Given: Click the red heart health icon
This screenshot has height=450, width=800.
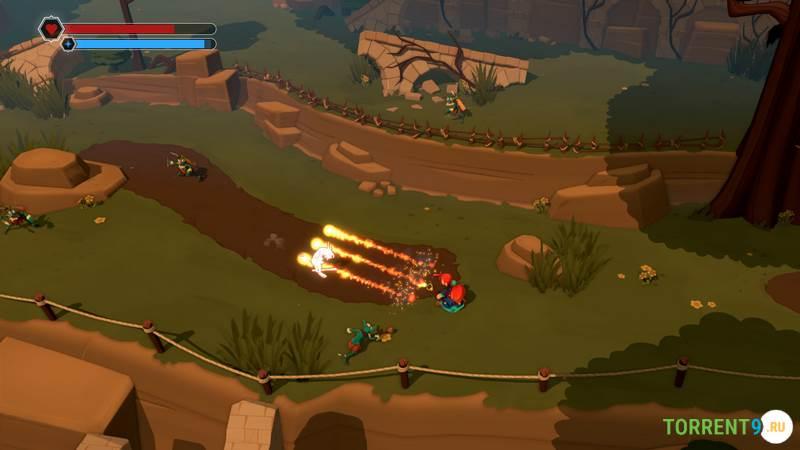Looking at the screenshot, I should [x=51, y=28].
